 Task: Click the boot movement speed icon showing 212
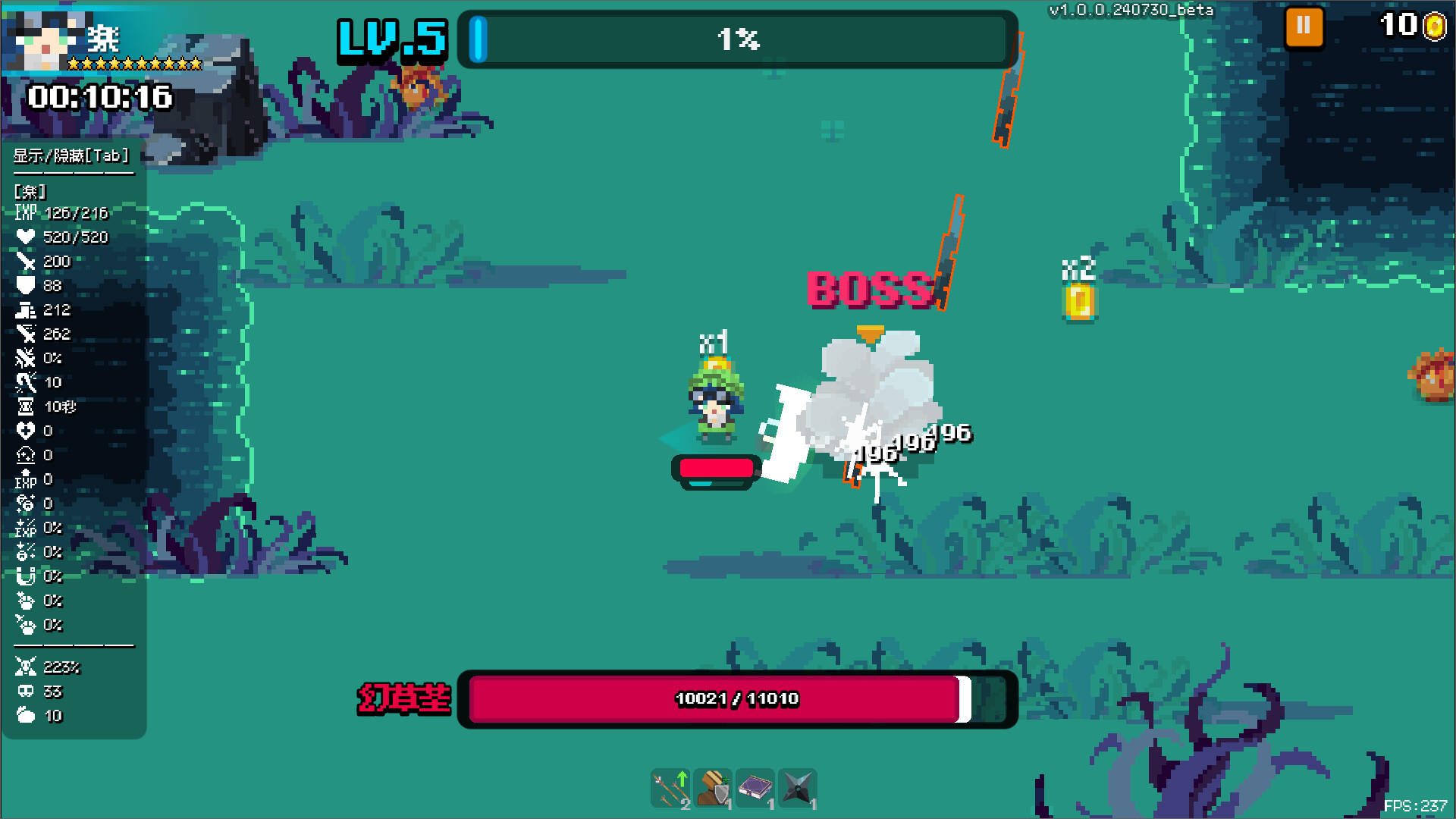[x=27, y=309]
